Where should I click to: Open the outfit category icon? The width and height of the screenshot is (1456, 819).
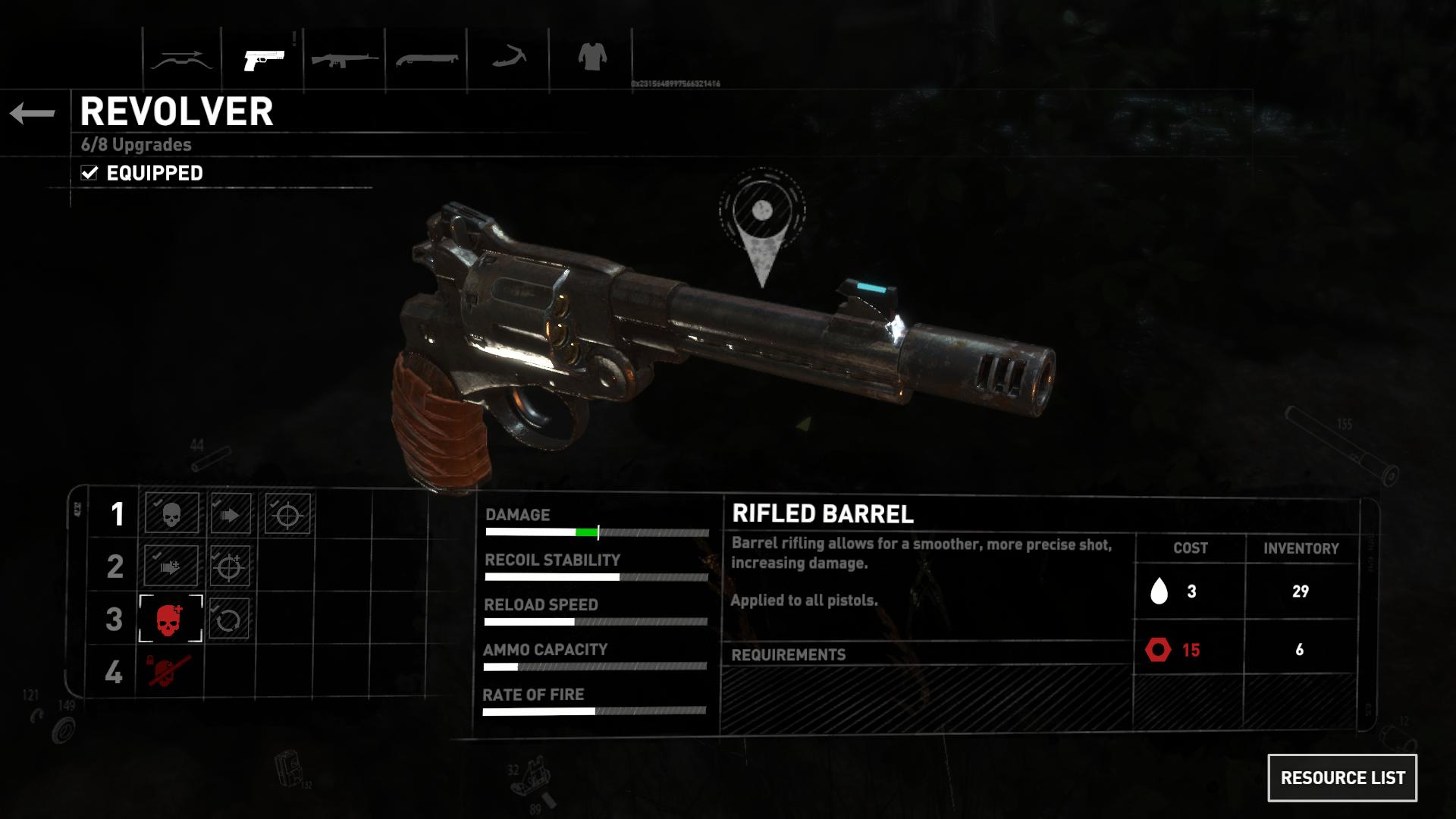point(591,58)
